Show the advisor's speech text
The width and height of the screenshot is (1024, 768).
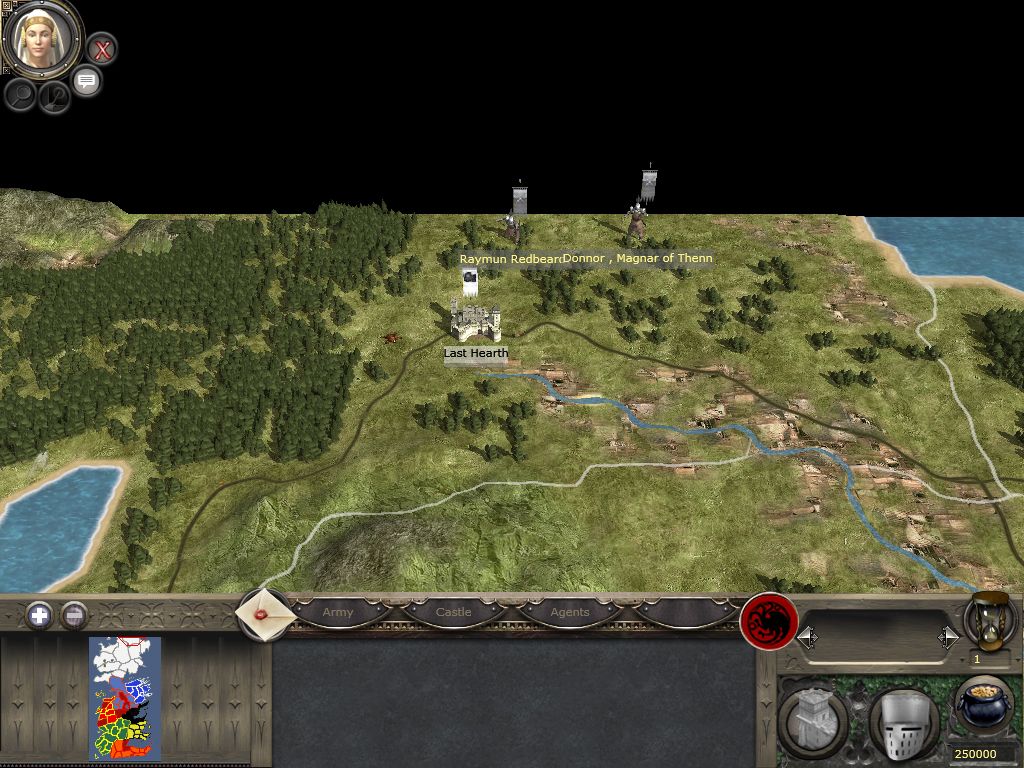click(87, 81)
